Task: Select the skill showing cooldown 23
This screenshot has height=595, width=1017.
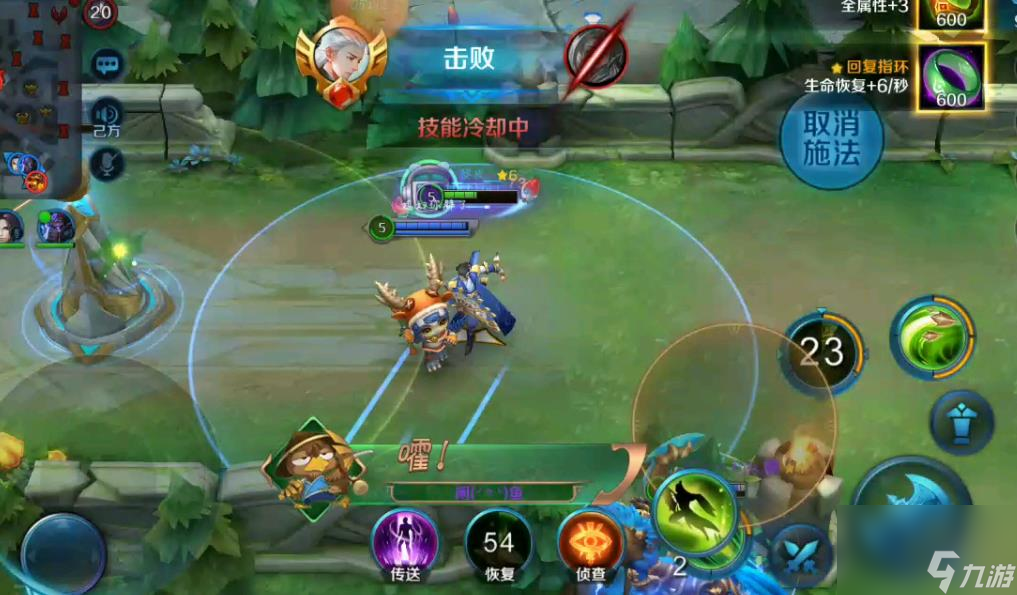Action: pos(822,352)
